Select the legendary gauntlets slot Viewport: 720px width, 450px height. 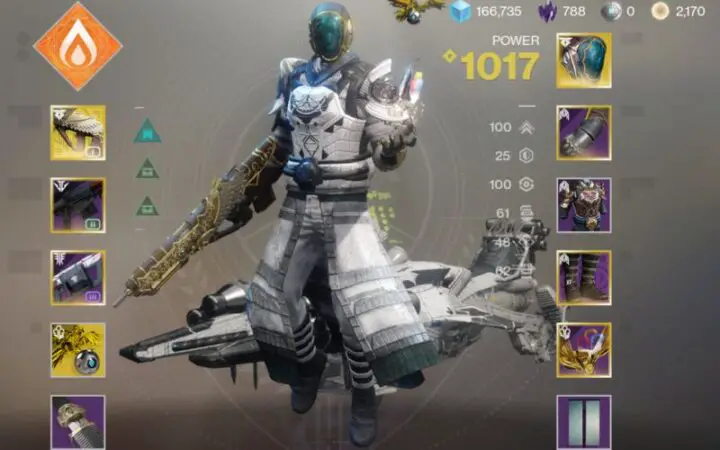[583, 133]
